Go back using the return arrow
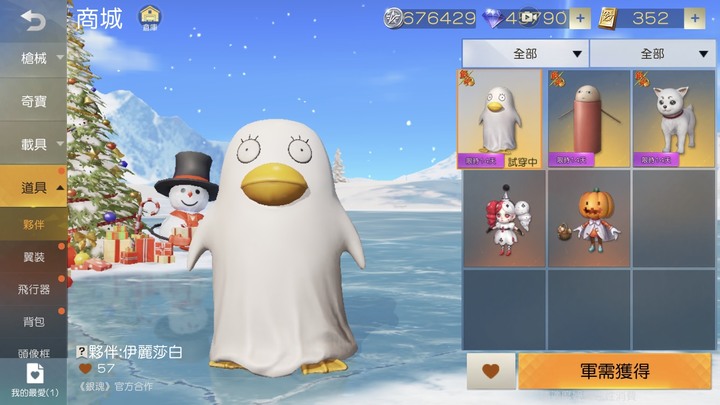 [33, 20]
